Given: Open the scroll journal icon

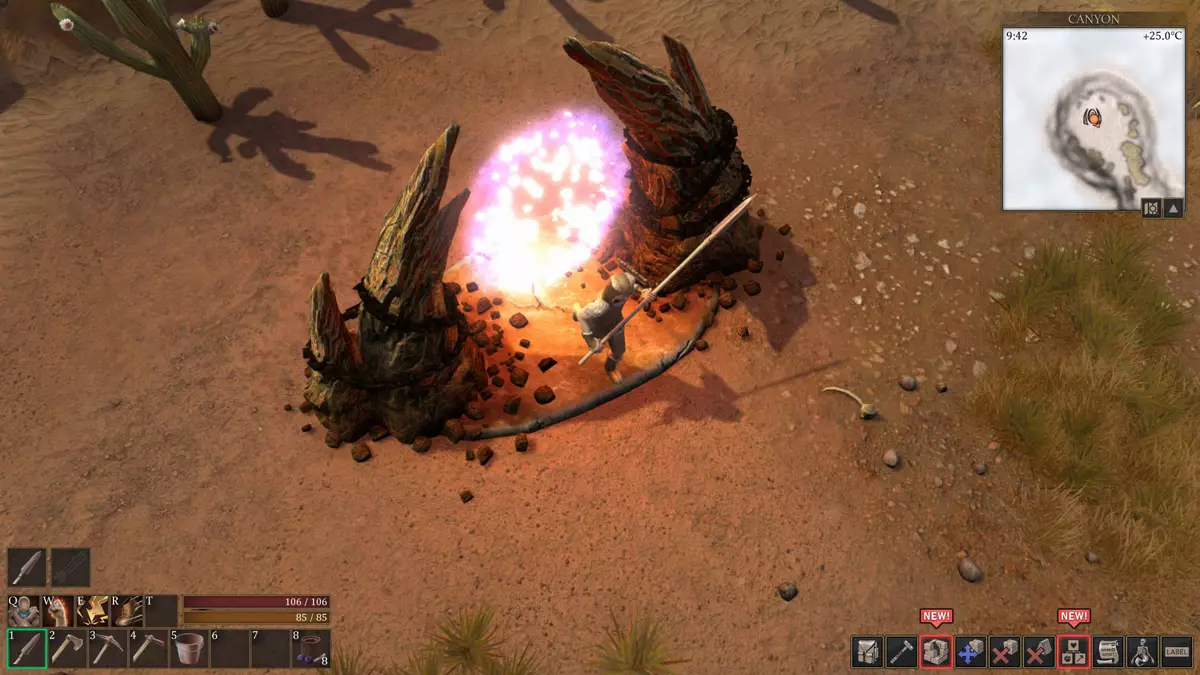Looking at the screenshot, I should pos(1108,652).
